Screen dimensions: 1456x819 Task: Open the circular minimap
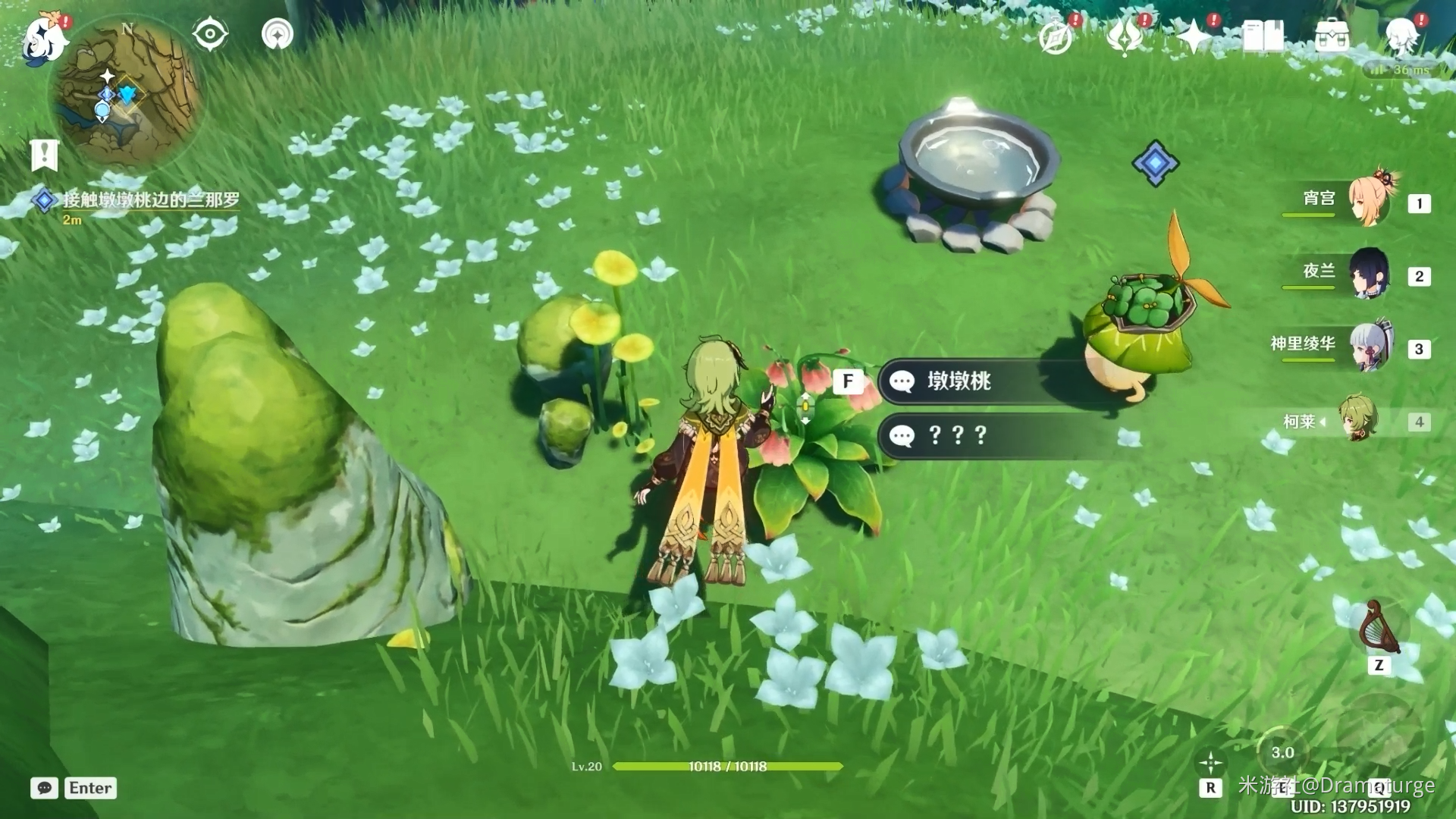coord(127,93)
